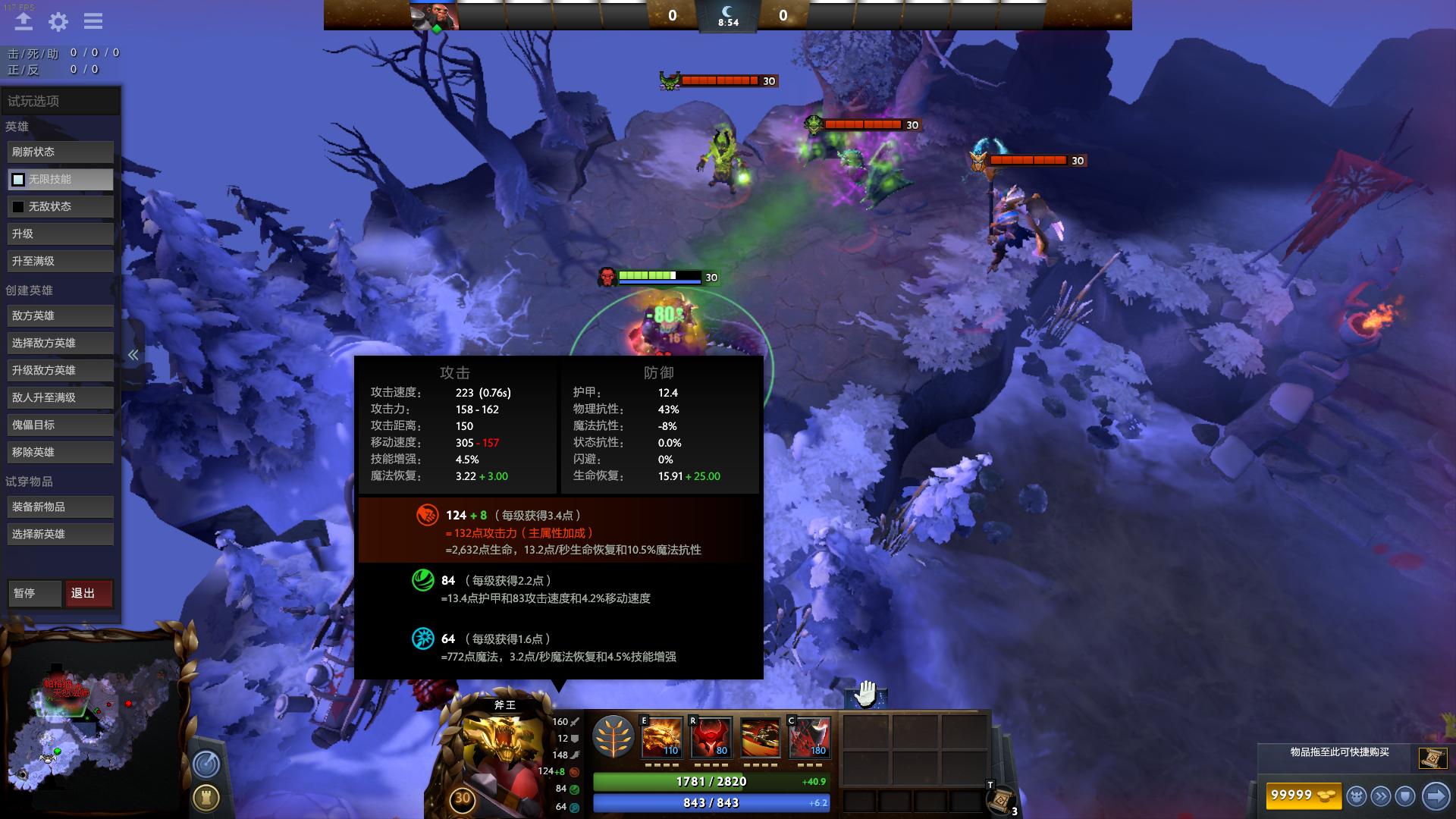Click the 升至满级 button

click(x=60, y=261)
